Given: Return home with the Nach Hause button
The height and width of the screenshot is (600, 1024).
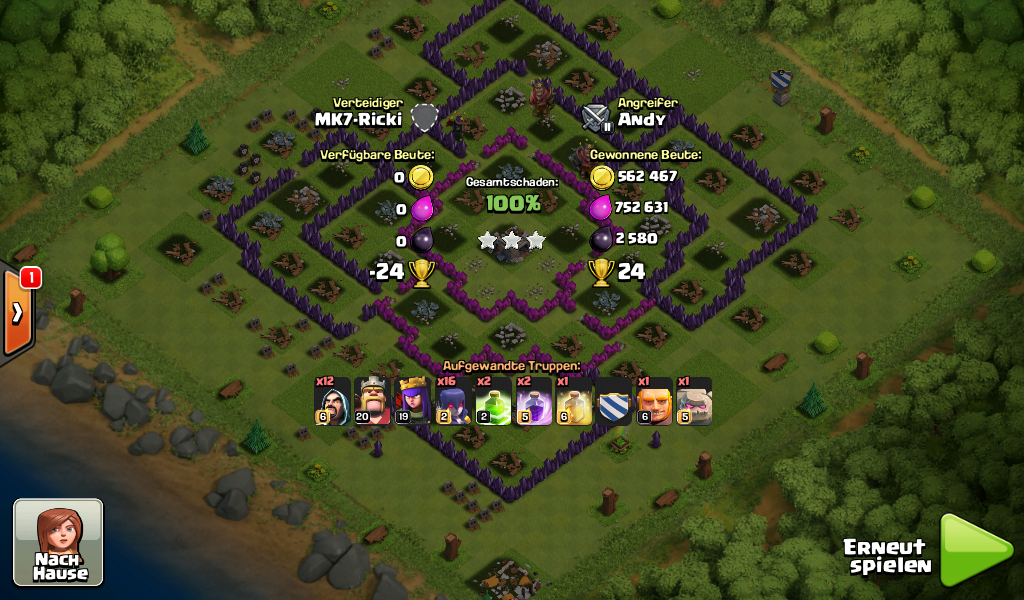Looking at the screenshot, I should (x=58, y=541).
